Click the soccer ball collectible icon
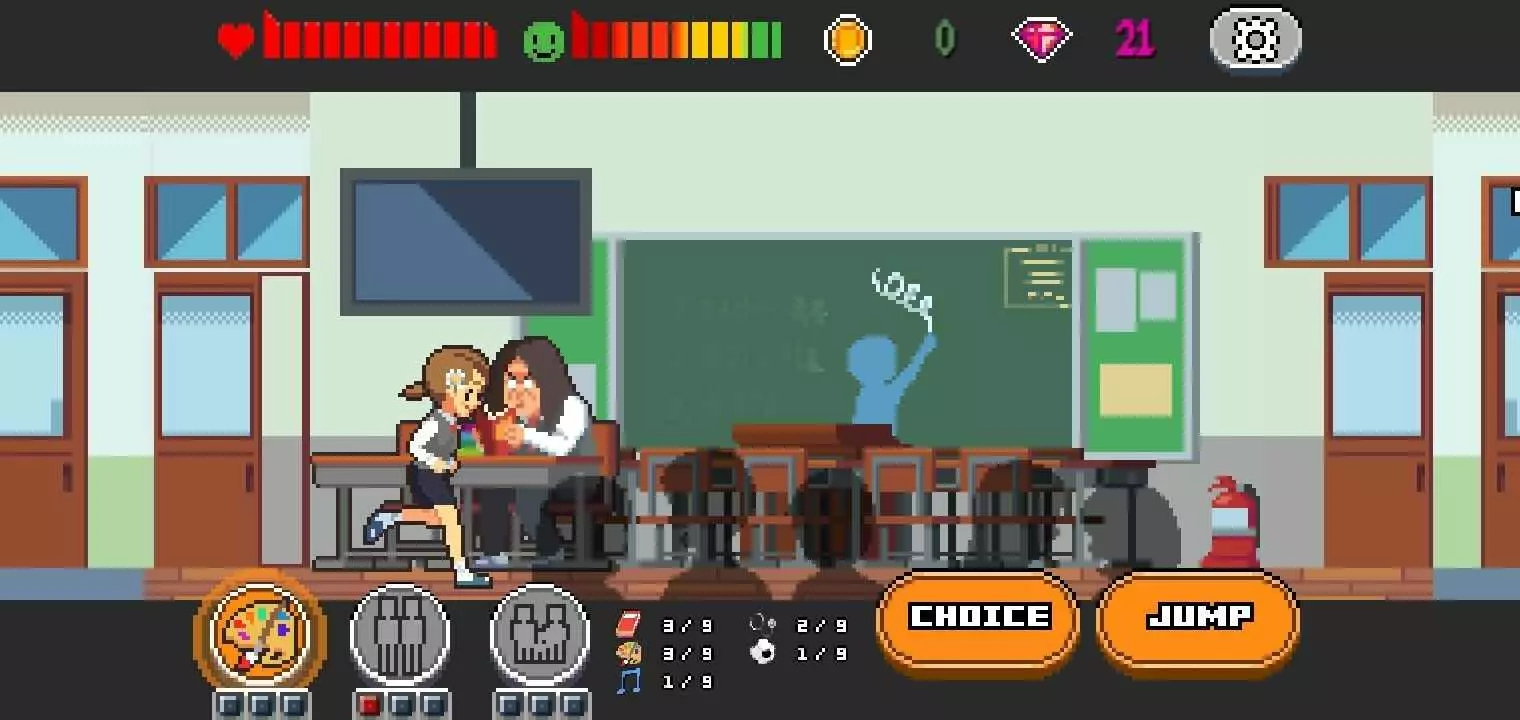This screenshot has height=720, width=1520. point(763,653)
